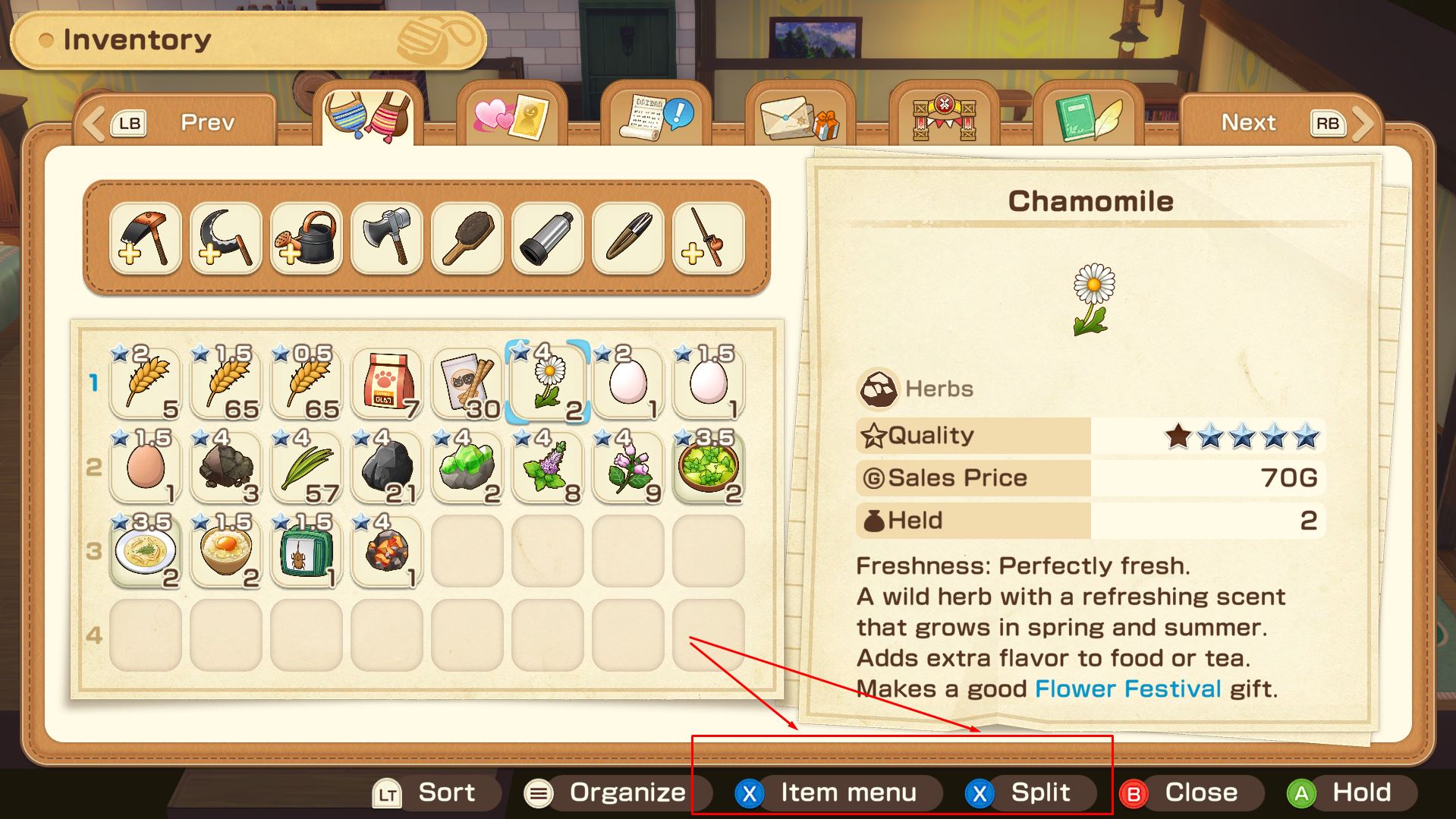The height and width of the screenshot is (819, 1456).
Task: Switch to the hearts and photo tab
Action: (511, 118)
